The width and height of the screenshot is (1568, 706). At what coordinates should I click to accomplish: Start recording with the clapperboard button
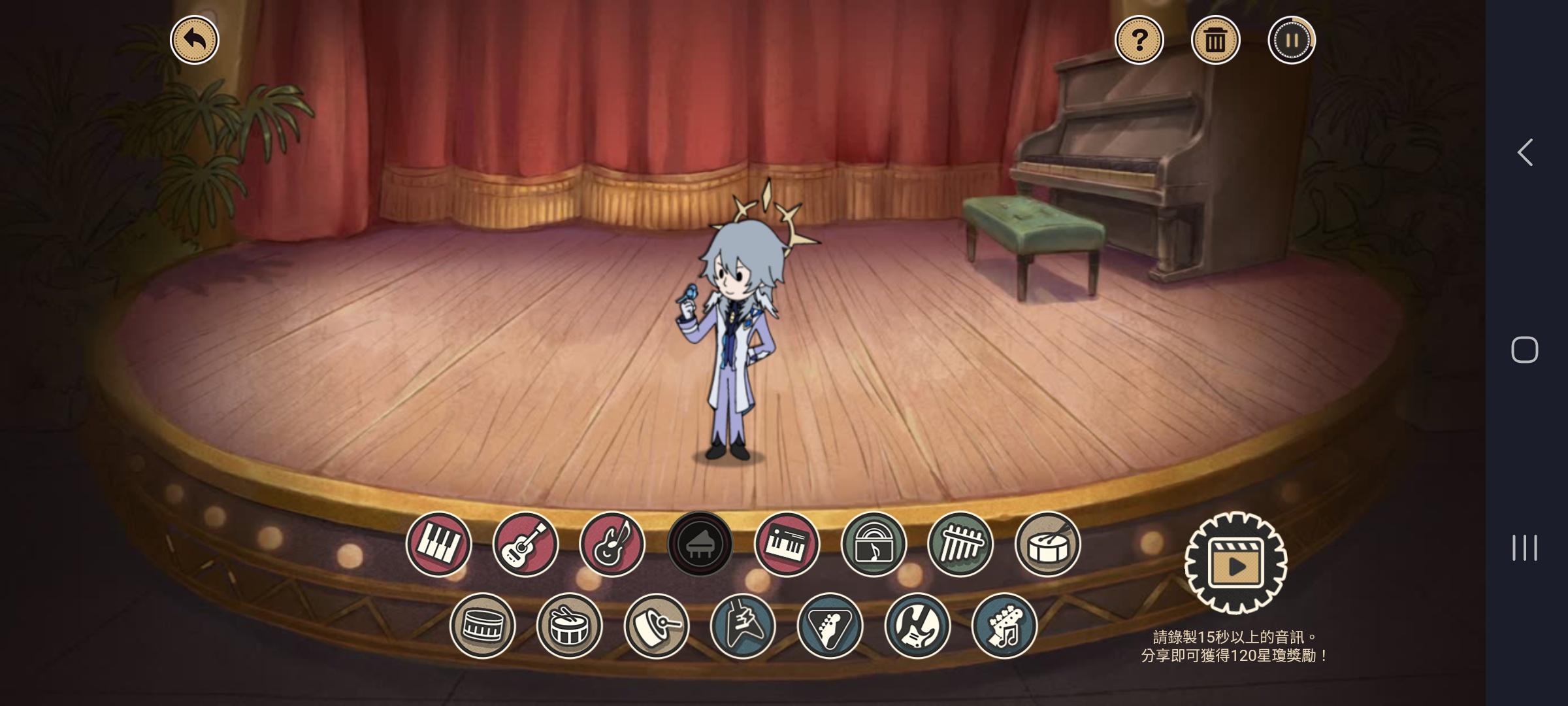pos(1235,563)
